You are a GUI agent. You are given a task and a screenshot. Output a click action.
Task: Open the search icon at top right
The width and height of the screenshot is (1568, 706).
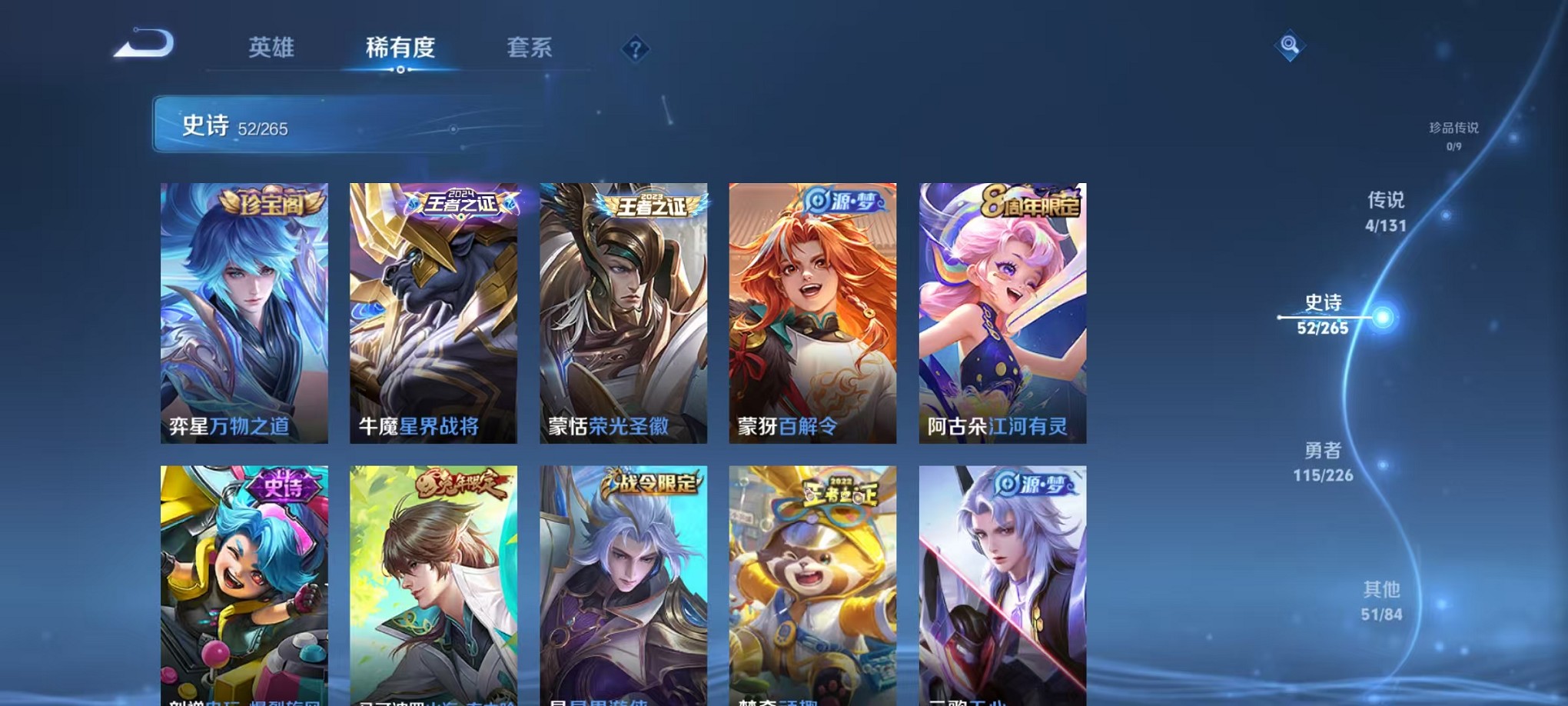coord(1292,45)
